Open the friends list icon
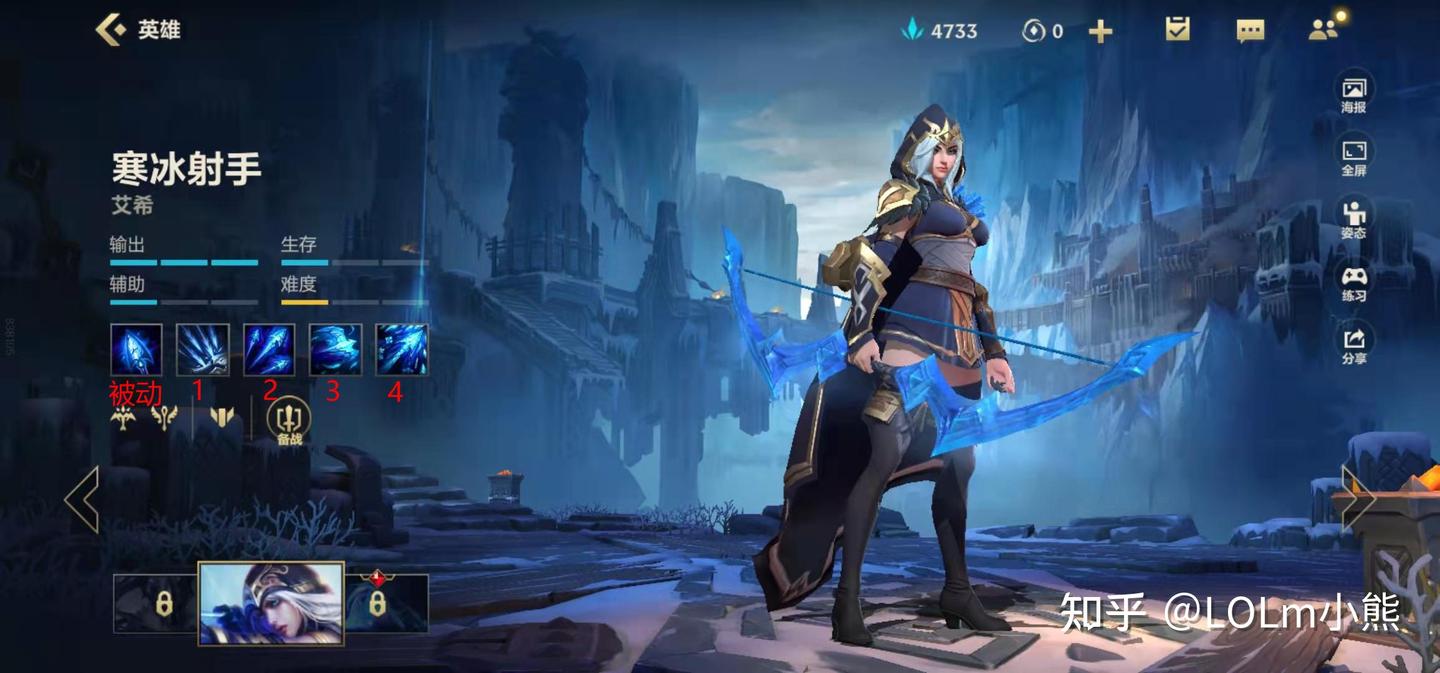Viewport: 1440px width, 673px height. (1323, 30)
